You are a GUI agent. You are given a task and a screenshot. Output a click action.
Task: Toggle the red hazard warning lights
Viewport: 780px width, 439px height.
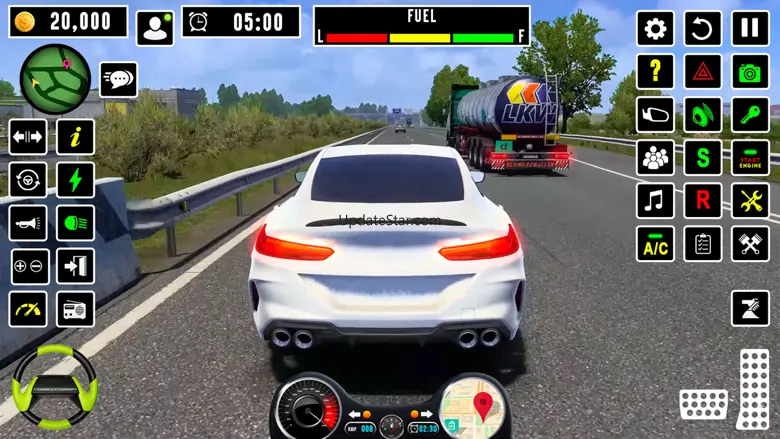(703, 72)
